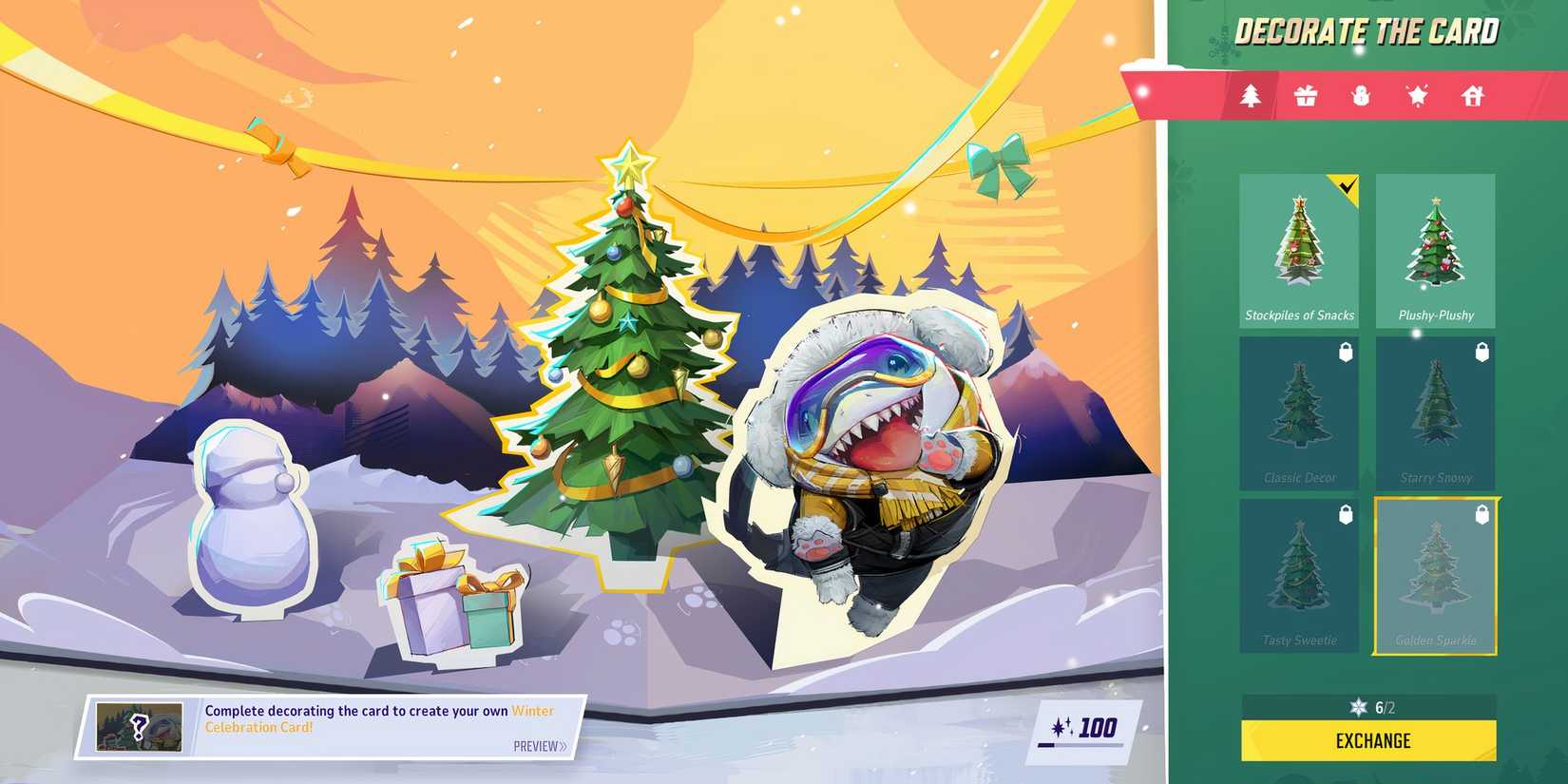Select the Plushy-Plushy tree decoration
The width and height of the screenshot is (1568, 784).
[1435, 249]
